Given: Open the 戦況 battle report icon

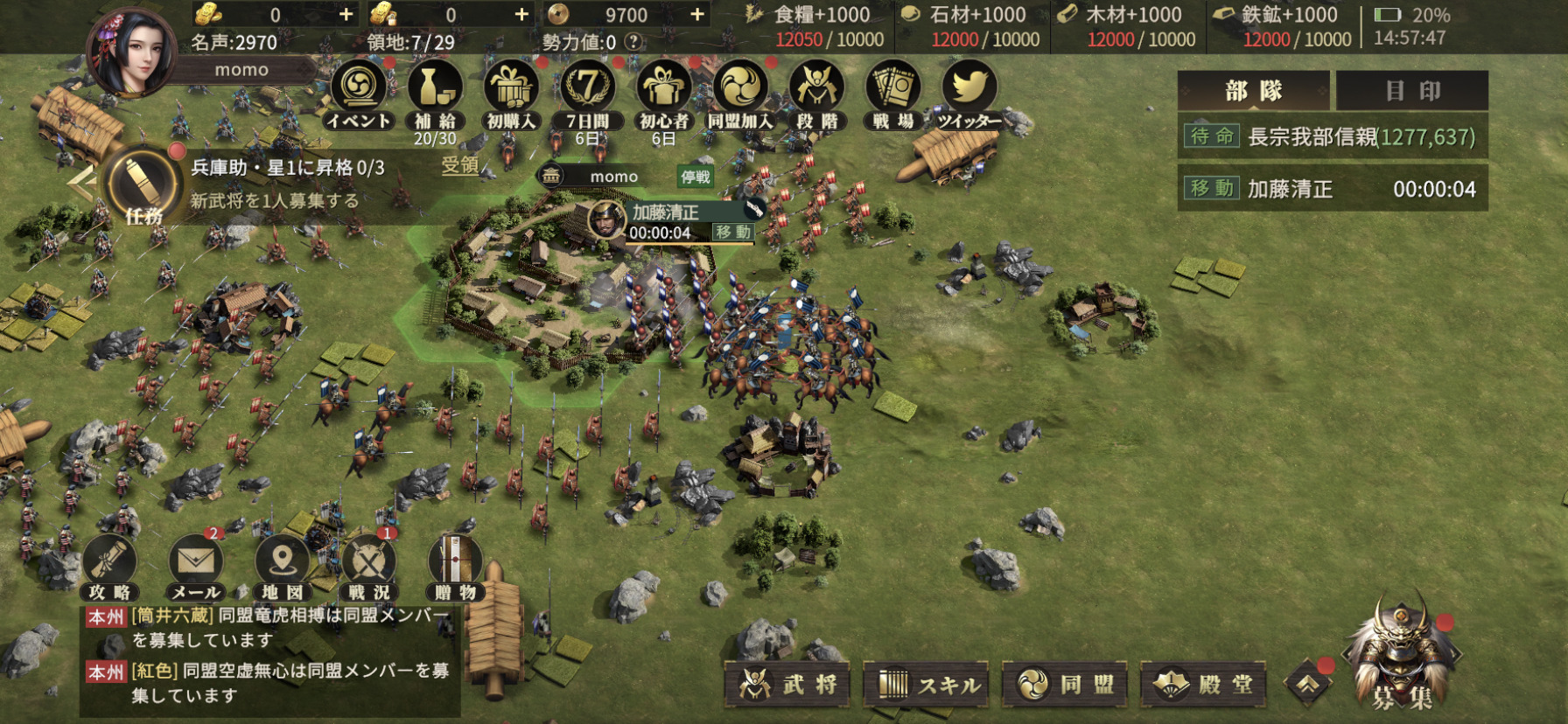Looking at the screenshot, I should [x=368, y=567].
